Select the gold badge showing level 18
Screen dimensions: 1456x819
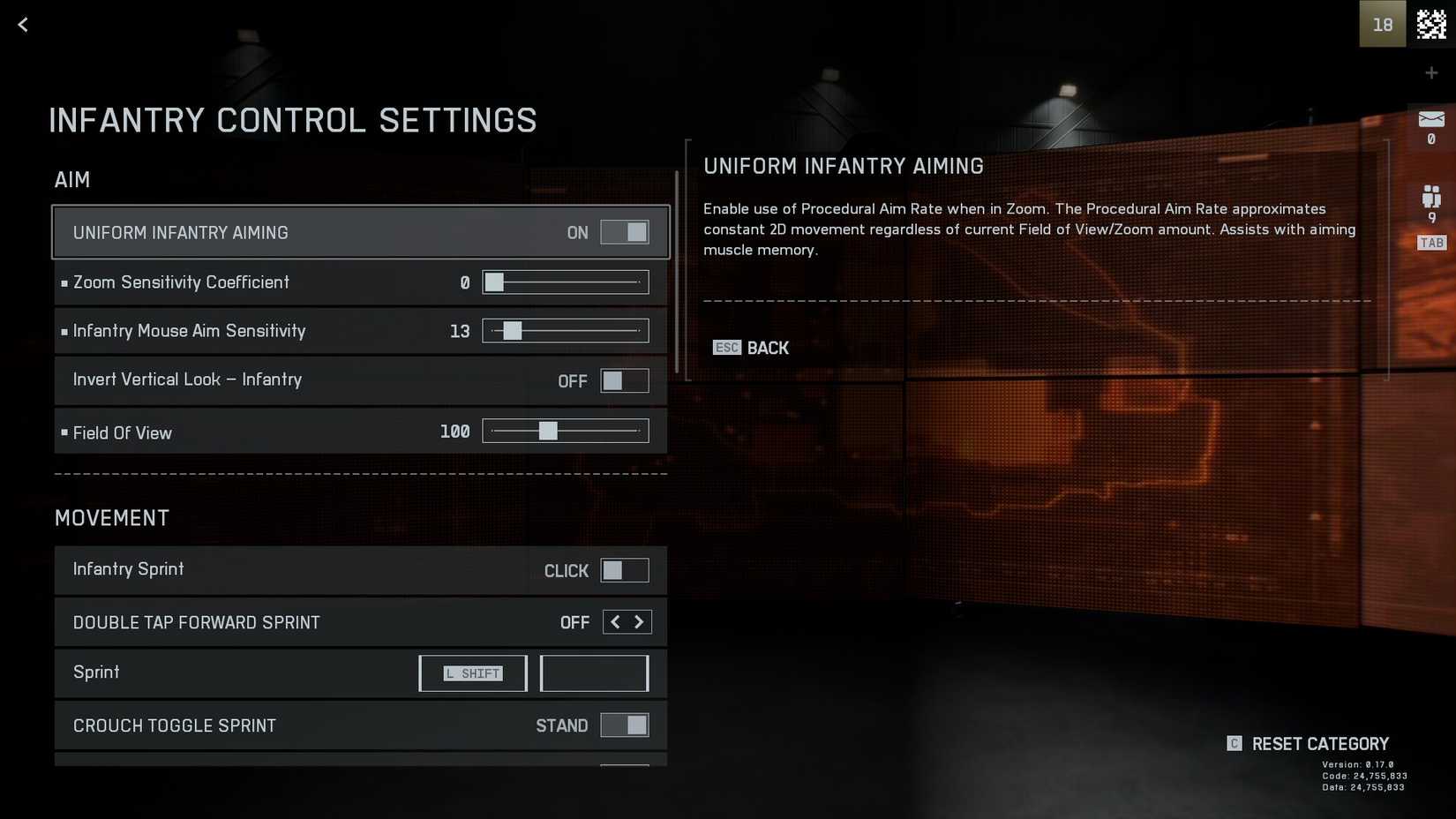(x=1383, y=24)
